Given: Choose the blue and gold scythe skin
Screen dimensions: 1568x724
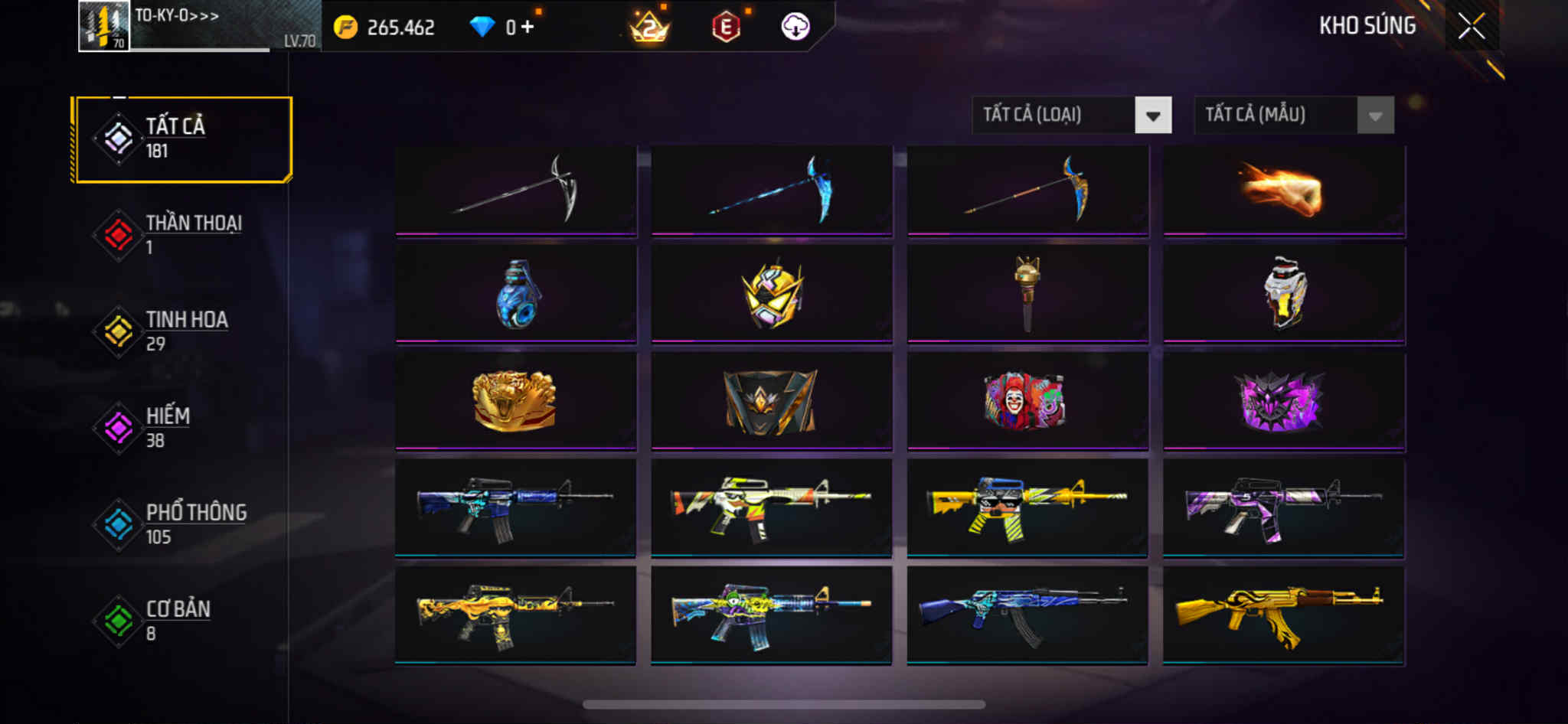Looking at the screenshot, I should [1027, 190].
